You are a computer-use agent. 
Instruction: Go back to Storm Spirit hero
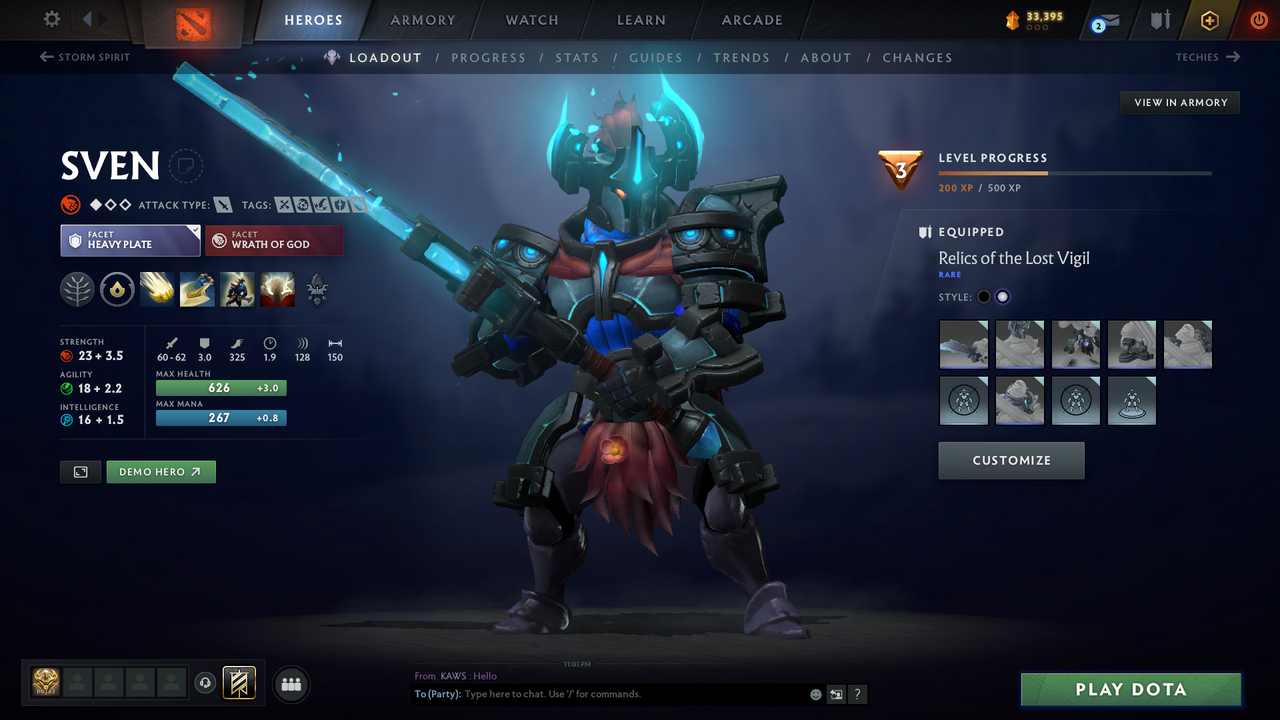coord(85,57)
